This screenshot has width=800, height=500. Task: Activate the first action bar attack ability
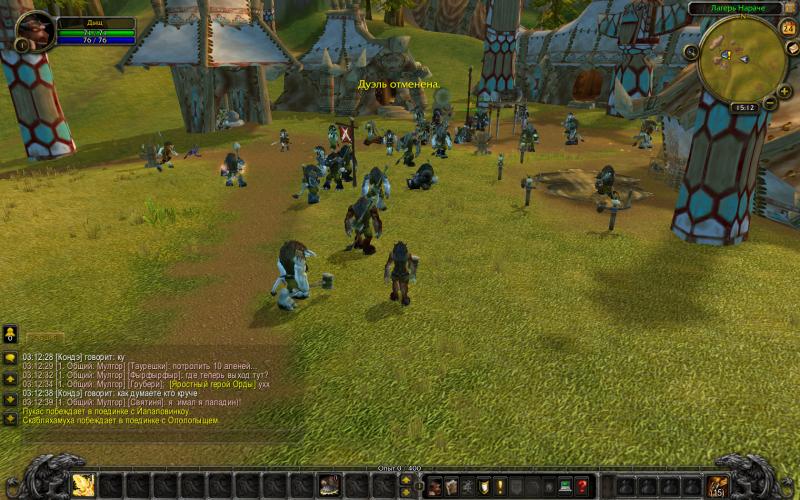[83, 485]
